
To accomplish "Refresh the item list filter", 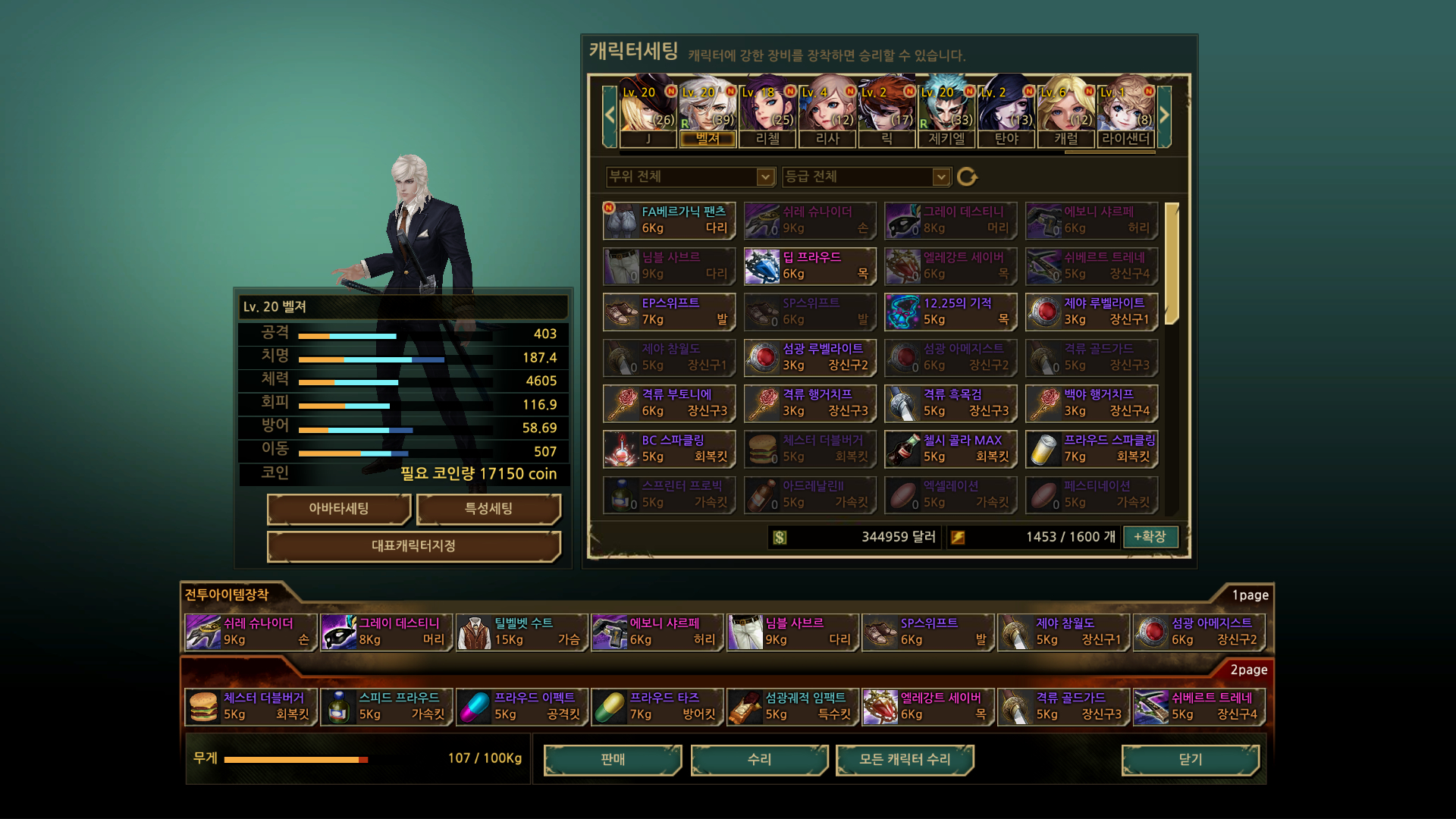I will coord(967,177).
